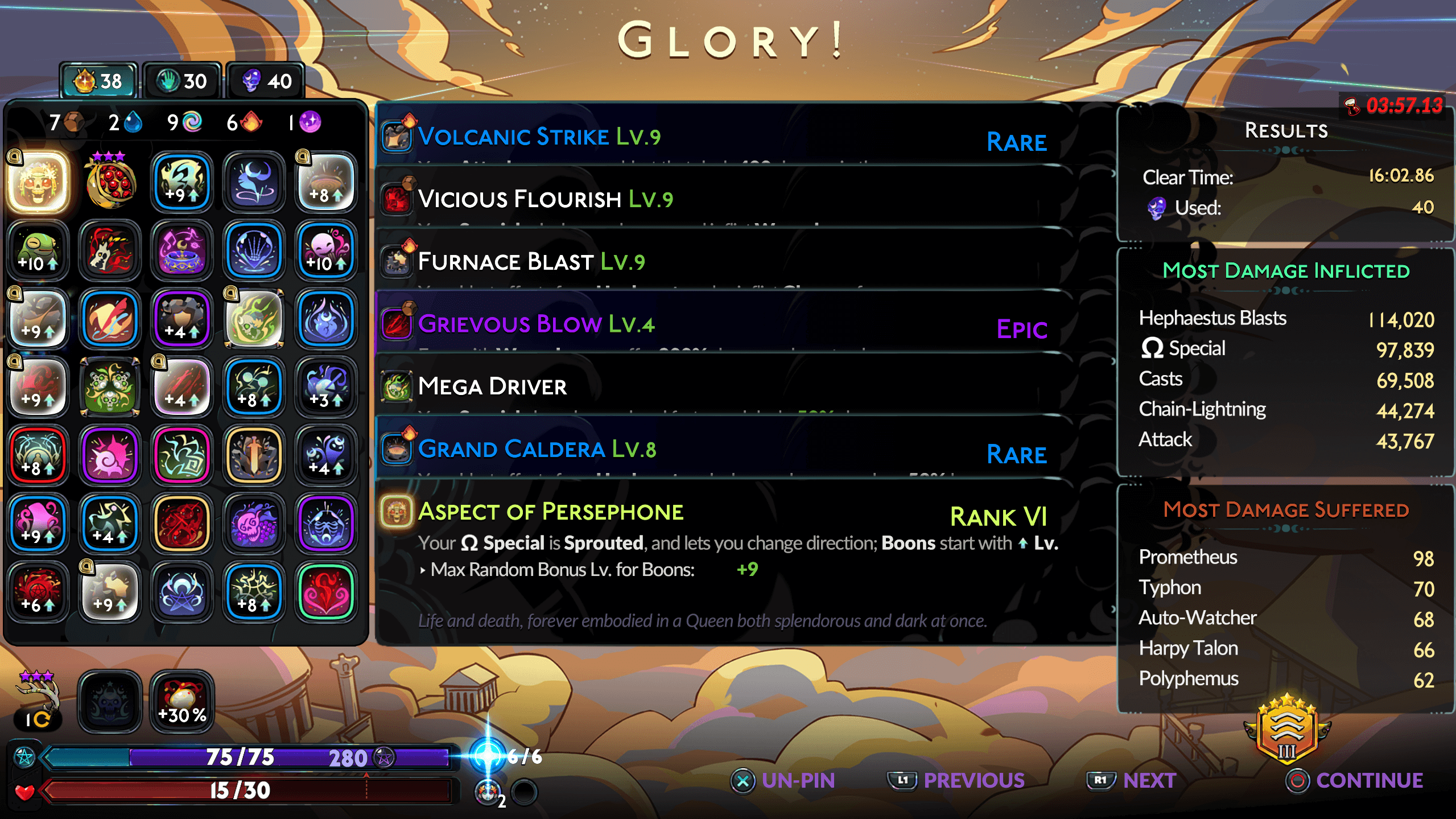Click the Grand Caldera cauldron icon

[x=397, y=448]
